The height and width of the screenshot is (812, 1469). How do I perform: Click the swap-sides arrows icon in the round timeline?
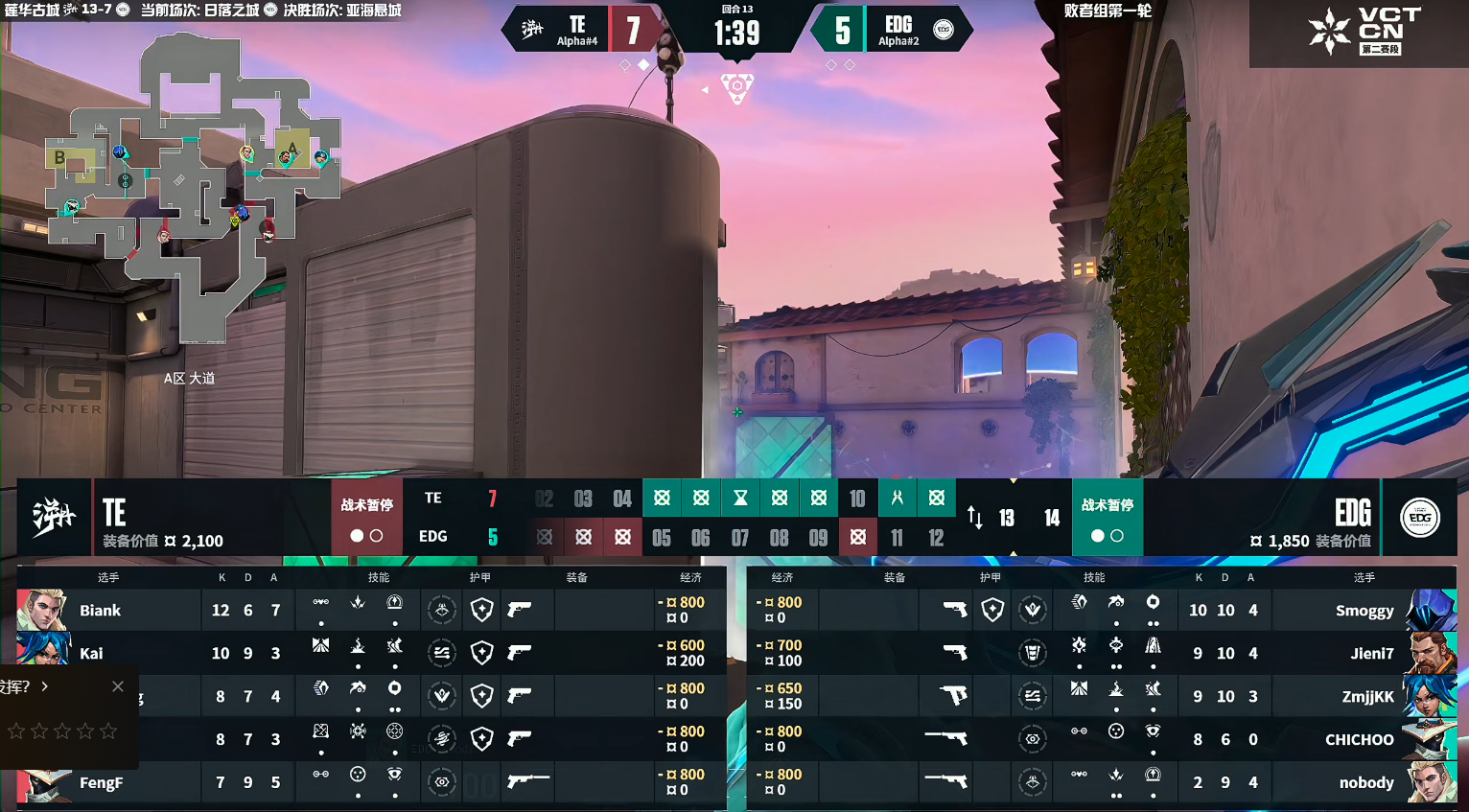[x=974, y=518]
